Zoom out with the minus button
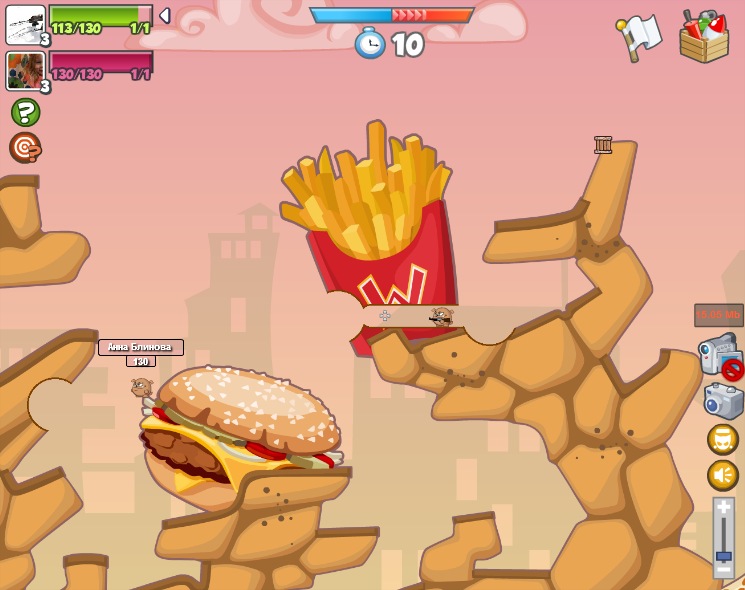This screenshot has width=745, height=590. 723,570
